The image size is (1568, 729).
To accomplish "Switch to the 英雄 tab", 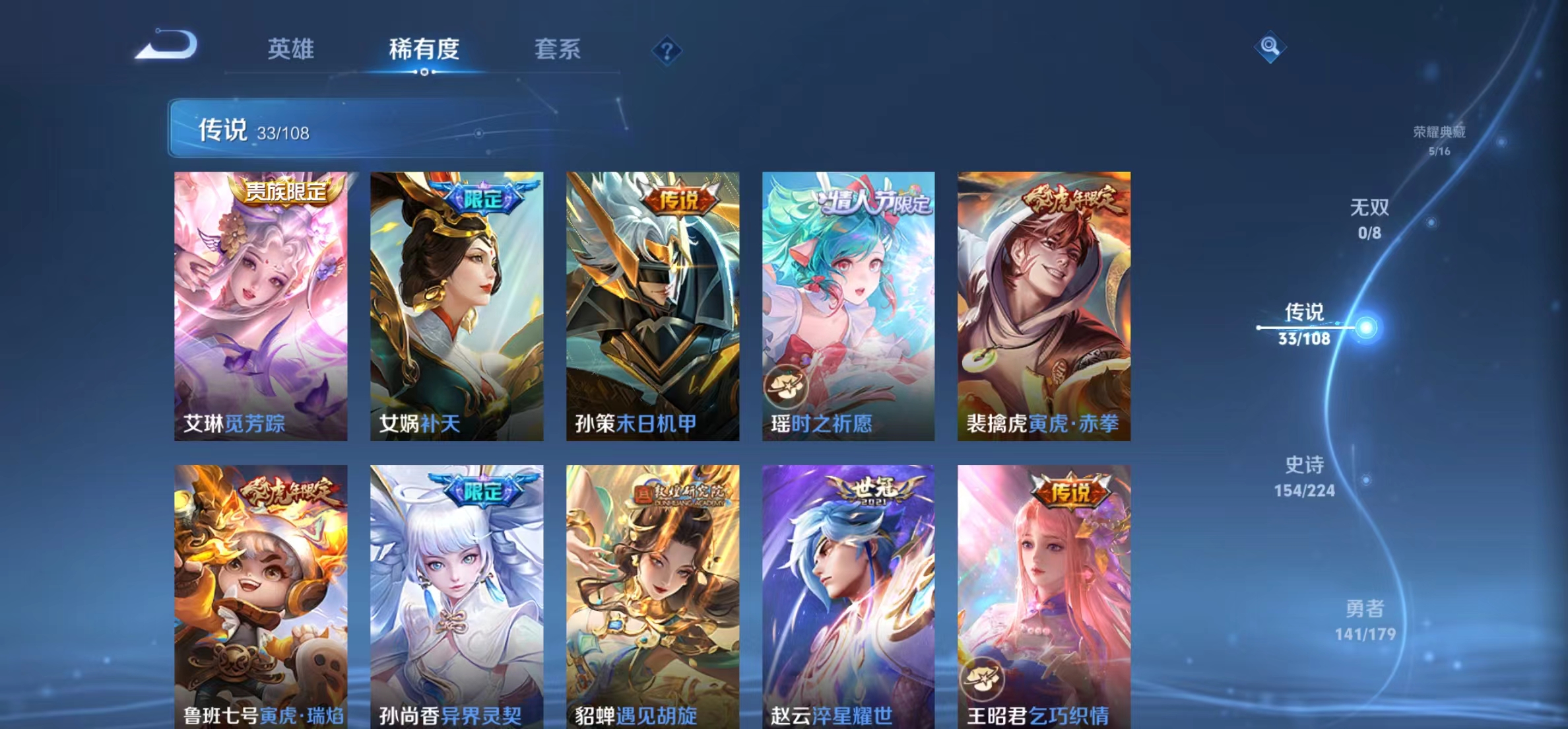I will click(x=291, y=49).
